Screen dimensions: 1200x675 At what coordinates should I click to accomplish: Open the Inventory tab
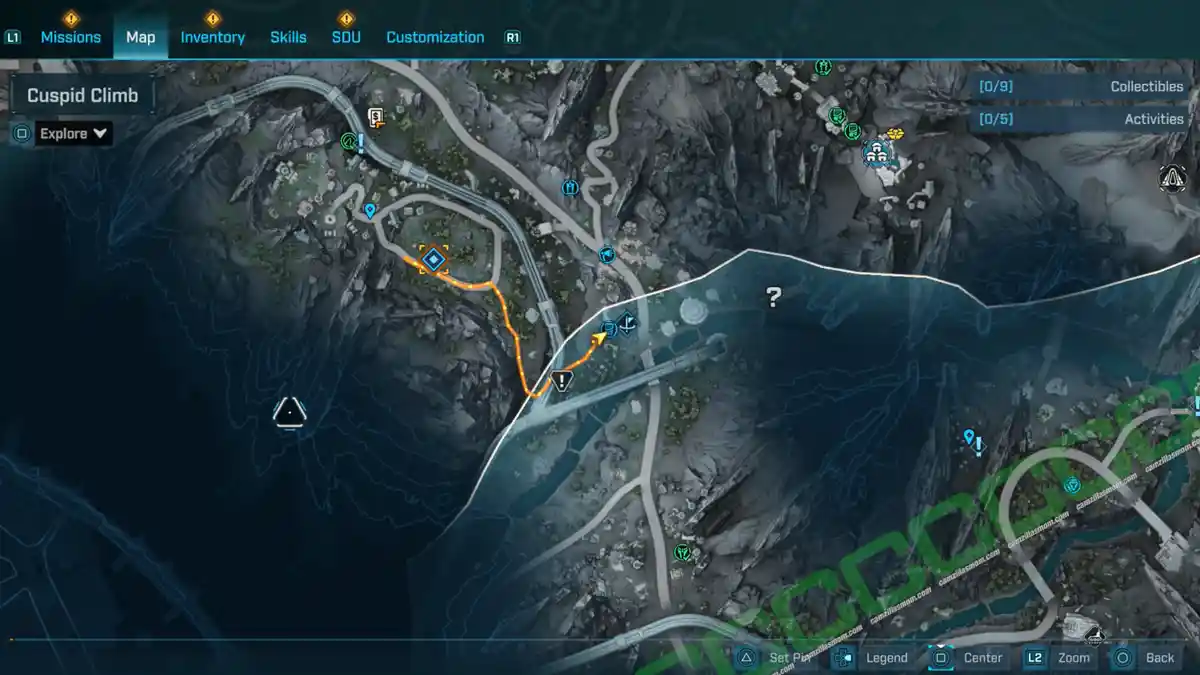point(212,37)
